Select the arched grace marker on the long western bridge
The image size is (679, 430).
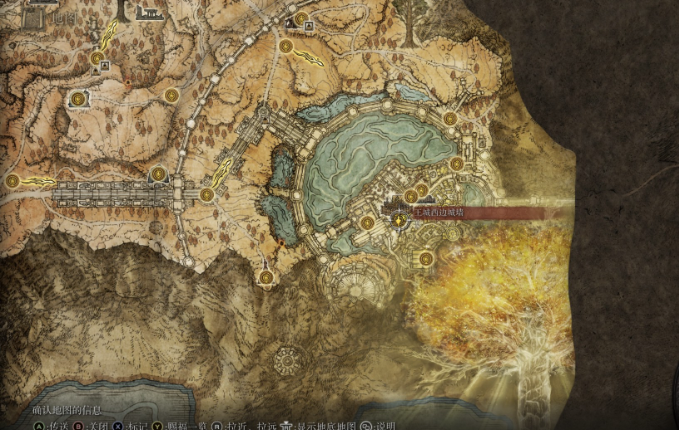pyautogui.click(x=158, y=174)
